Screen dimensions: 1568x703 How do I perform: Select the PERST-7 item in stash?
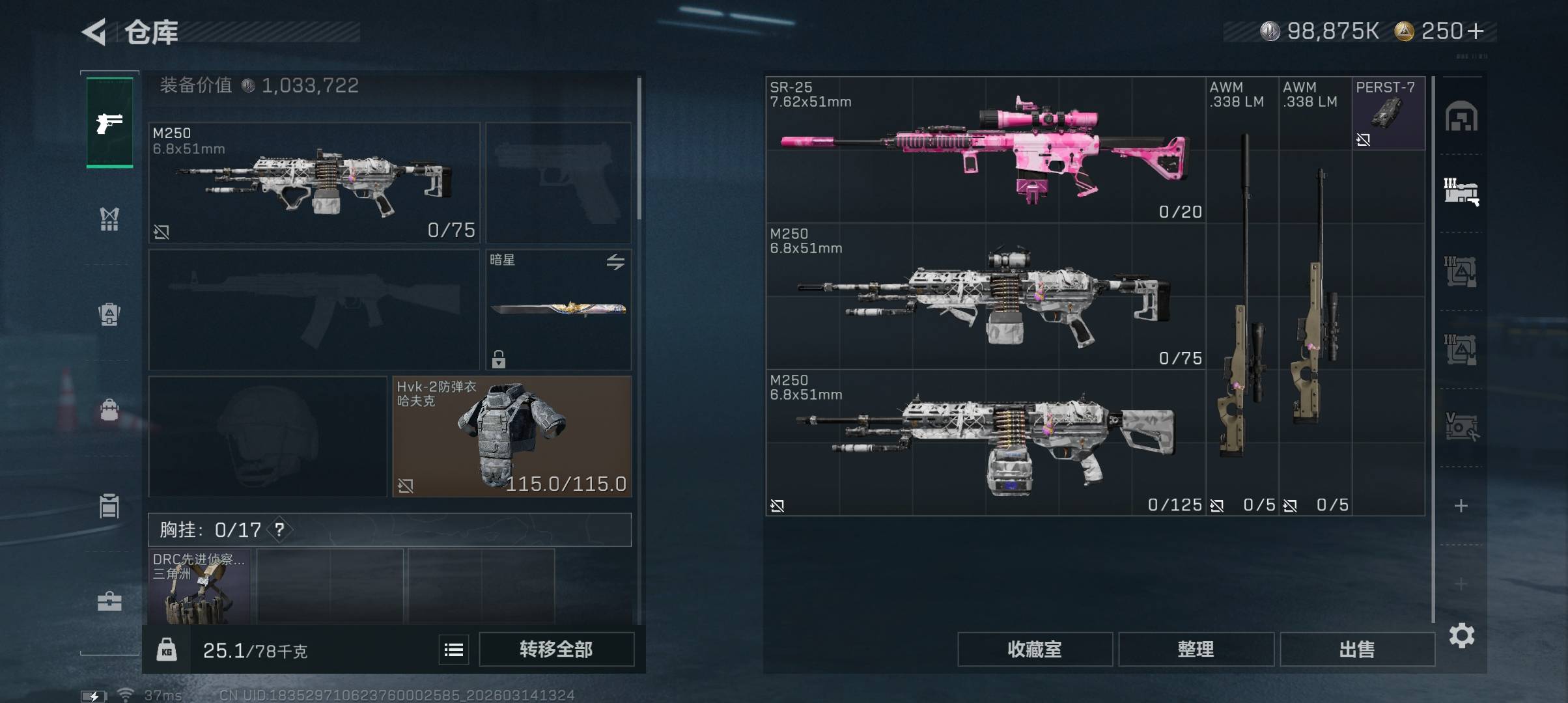(x=1388, y=113)
